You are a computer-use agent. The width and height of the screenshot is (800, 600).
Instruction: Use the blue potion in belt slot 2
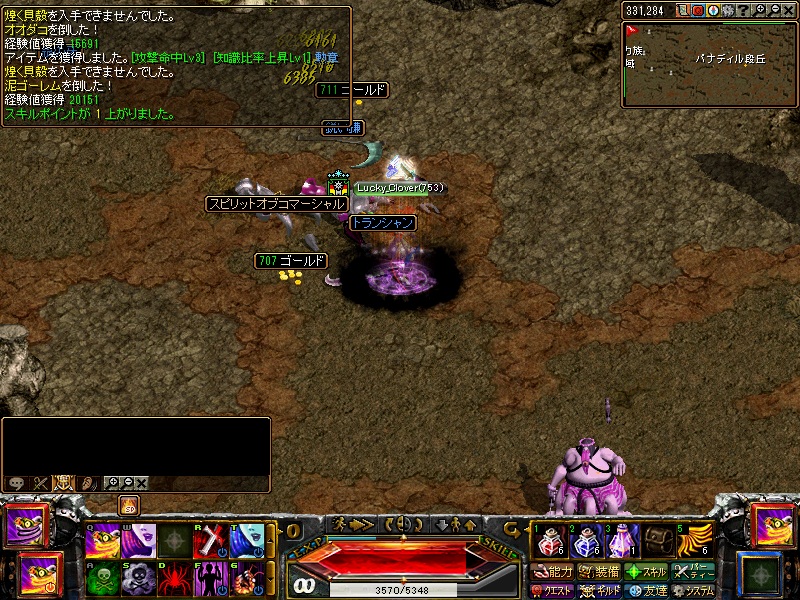click(585, 541)
